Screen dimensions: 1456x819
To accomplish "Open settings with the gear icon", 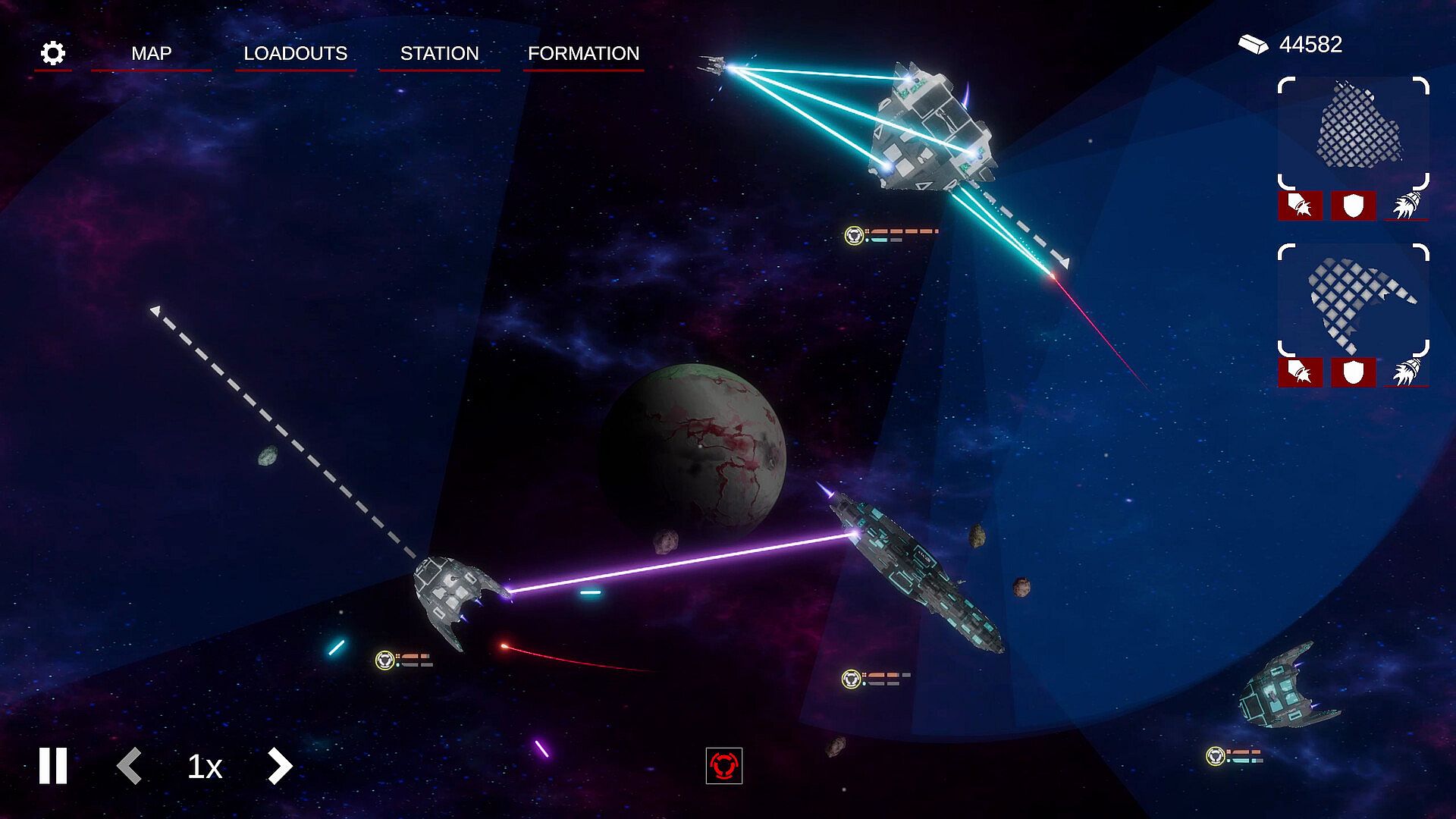I will [53, 53].
